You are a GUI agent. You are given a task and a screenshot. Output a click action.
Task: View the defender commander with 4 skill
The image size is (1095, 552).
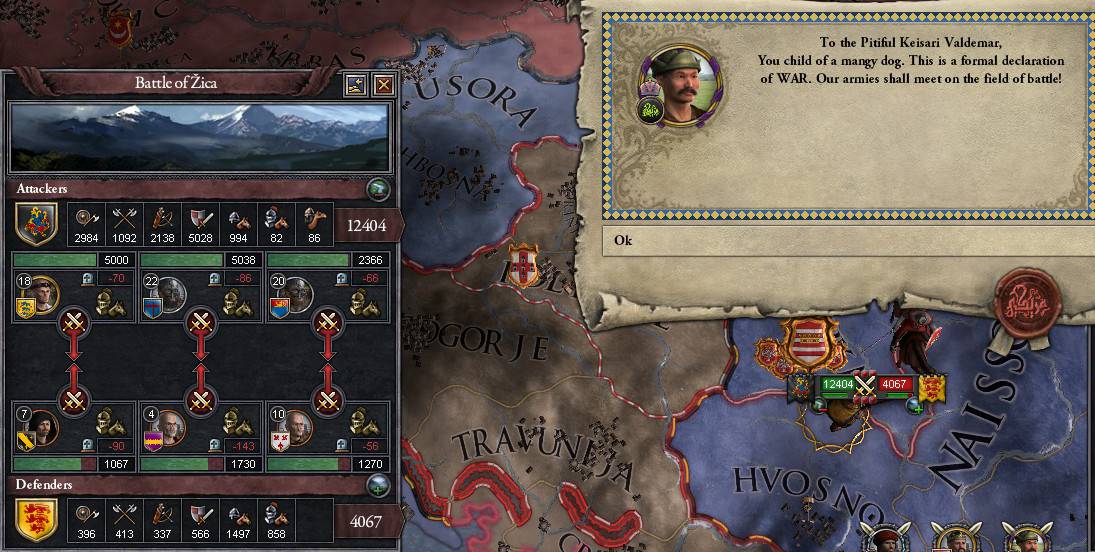(x=170, y=429)
